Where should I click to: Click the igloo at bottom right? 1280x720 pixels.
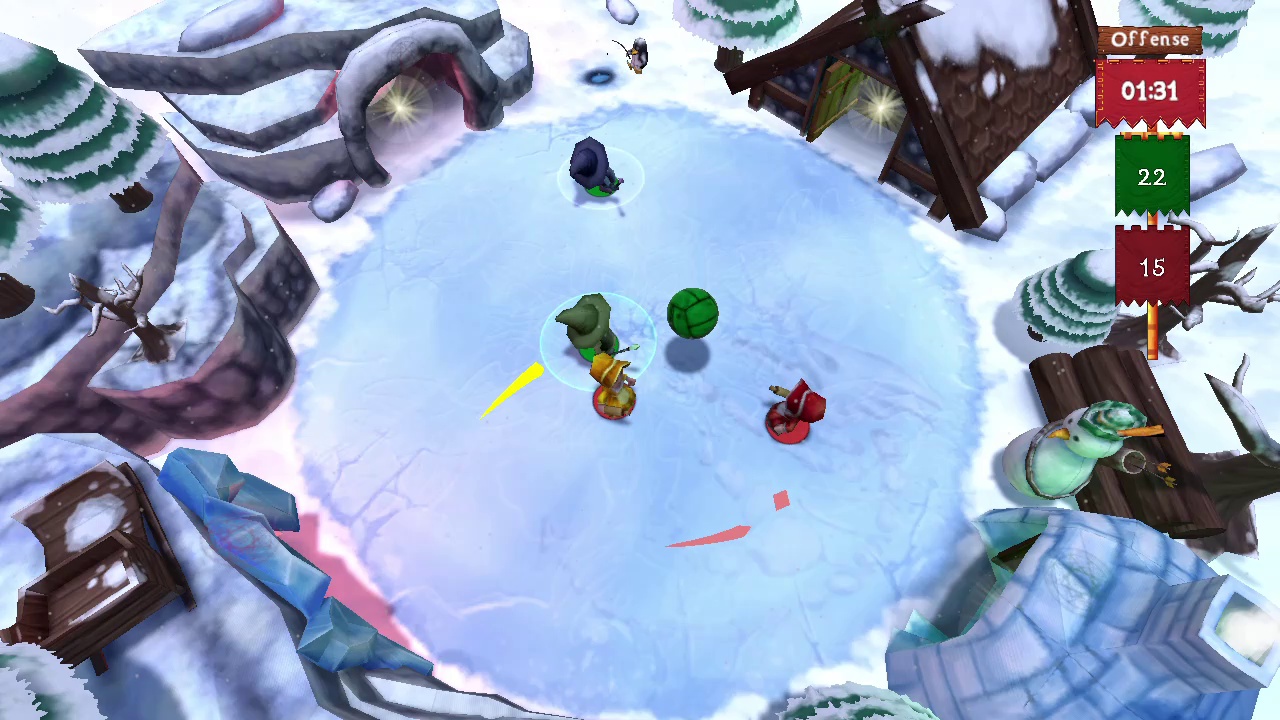(1080, 620)
